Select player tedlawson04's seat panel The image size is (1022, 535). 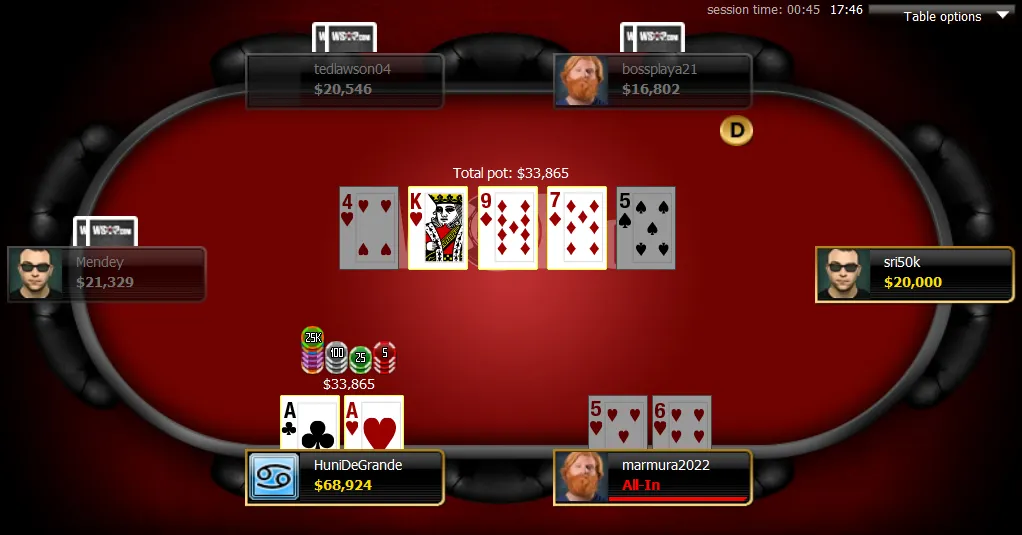[x=345, y=81]
